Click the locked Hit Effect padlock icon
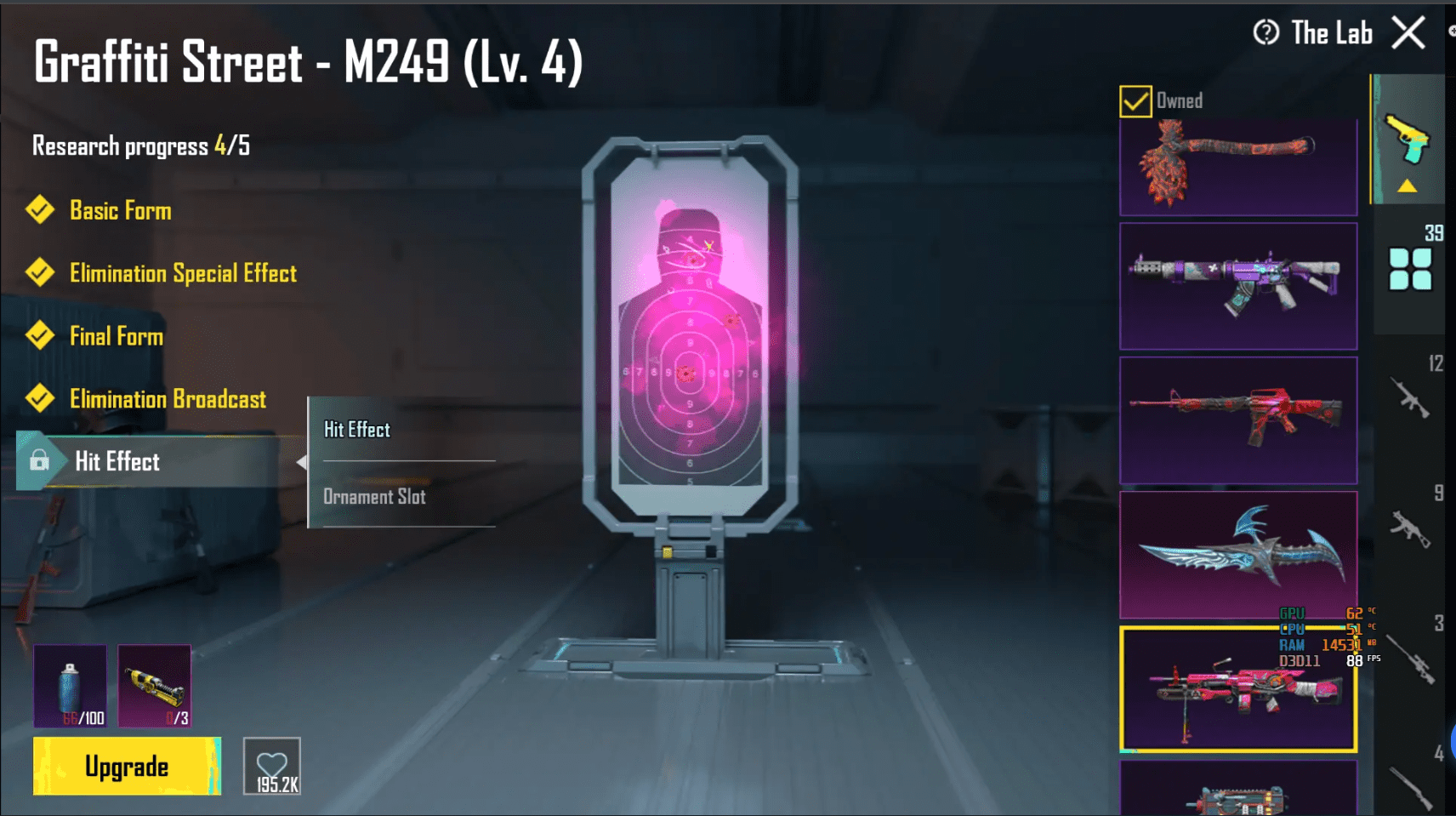The image size is (1456, 816). (x=40, y=460)
